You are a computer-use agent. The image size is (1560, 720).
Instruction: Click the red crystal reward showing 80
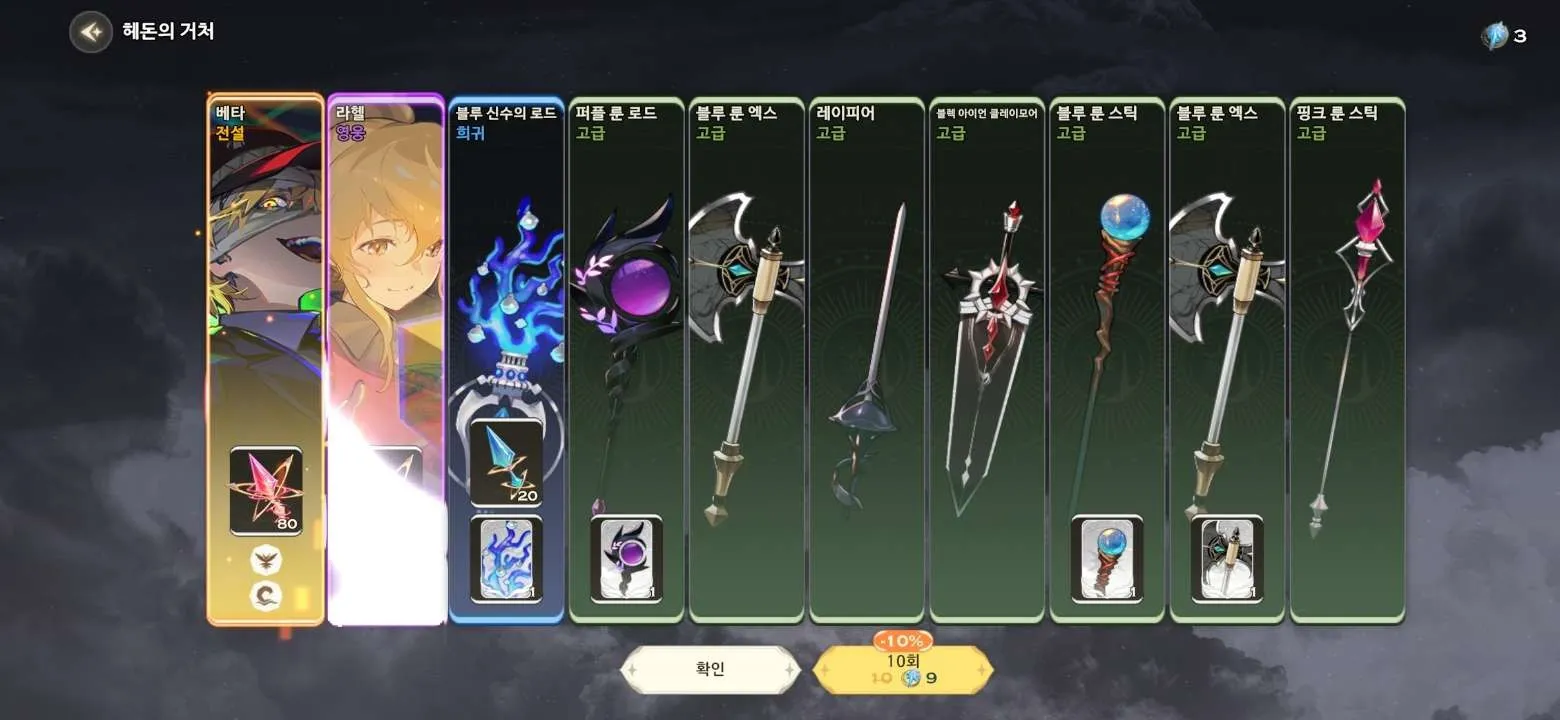[x=265, y=491]
